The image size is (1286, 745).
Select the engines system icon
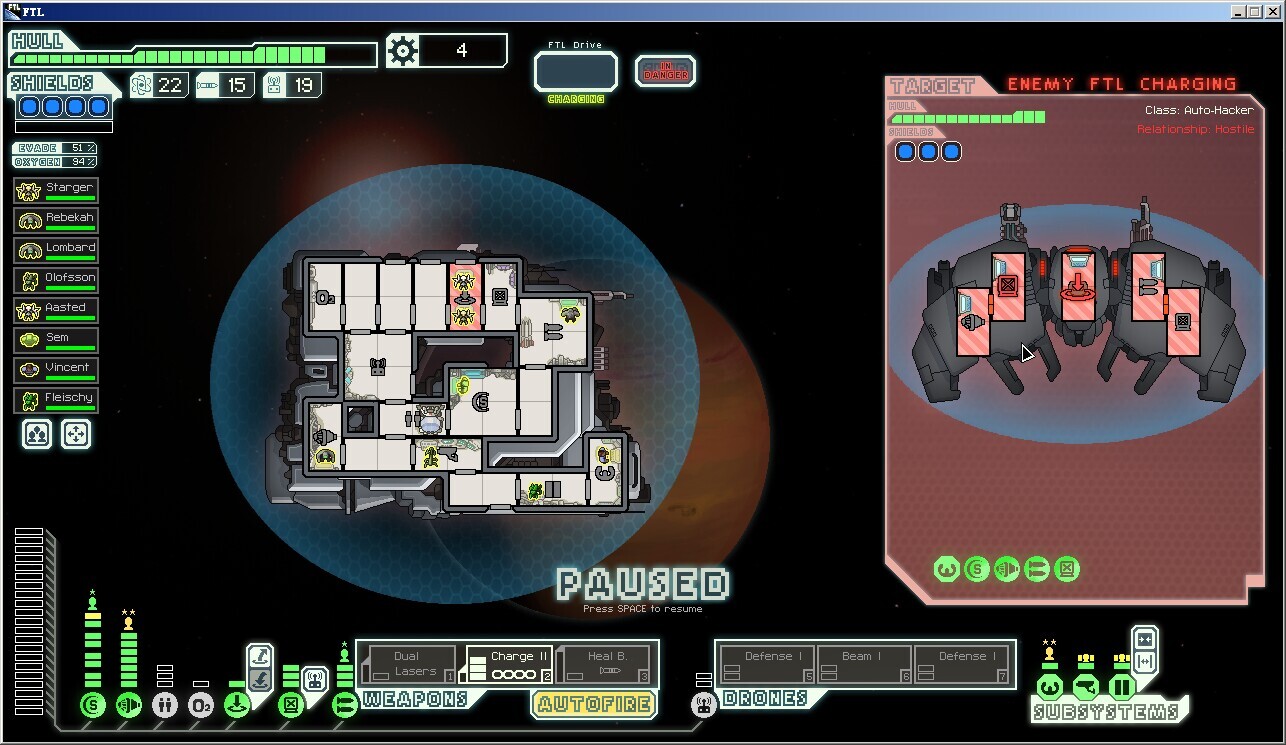(x=129, y=705)
